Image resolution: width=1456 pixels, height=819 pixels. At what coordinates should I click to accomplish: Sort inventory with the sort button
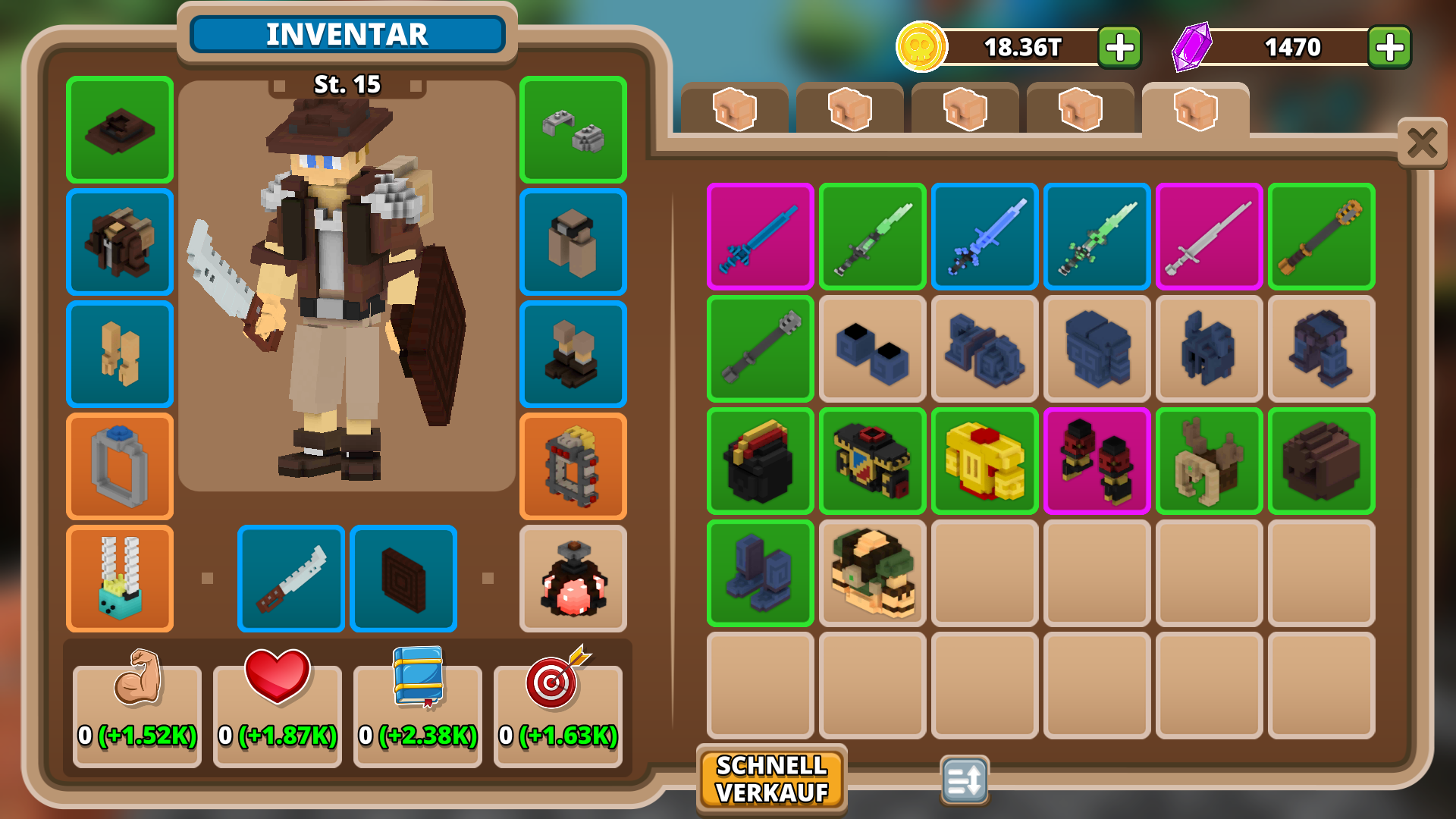965,779
